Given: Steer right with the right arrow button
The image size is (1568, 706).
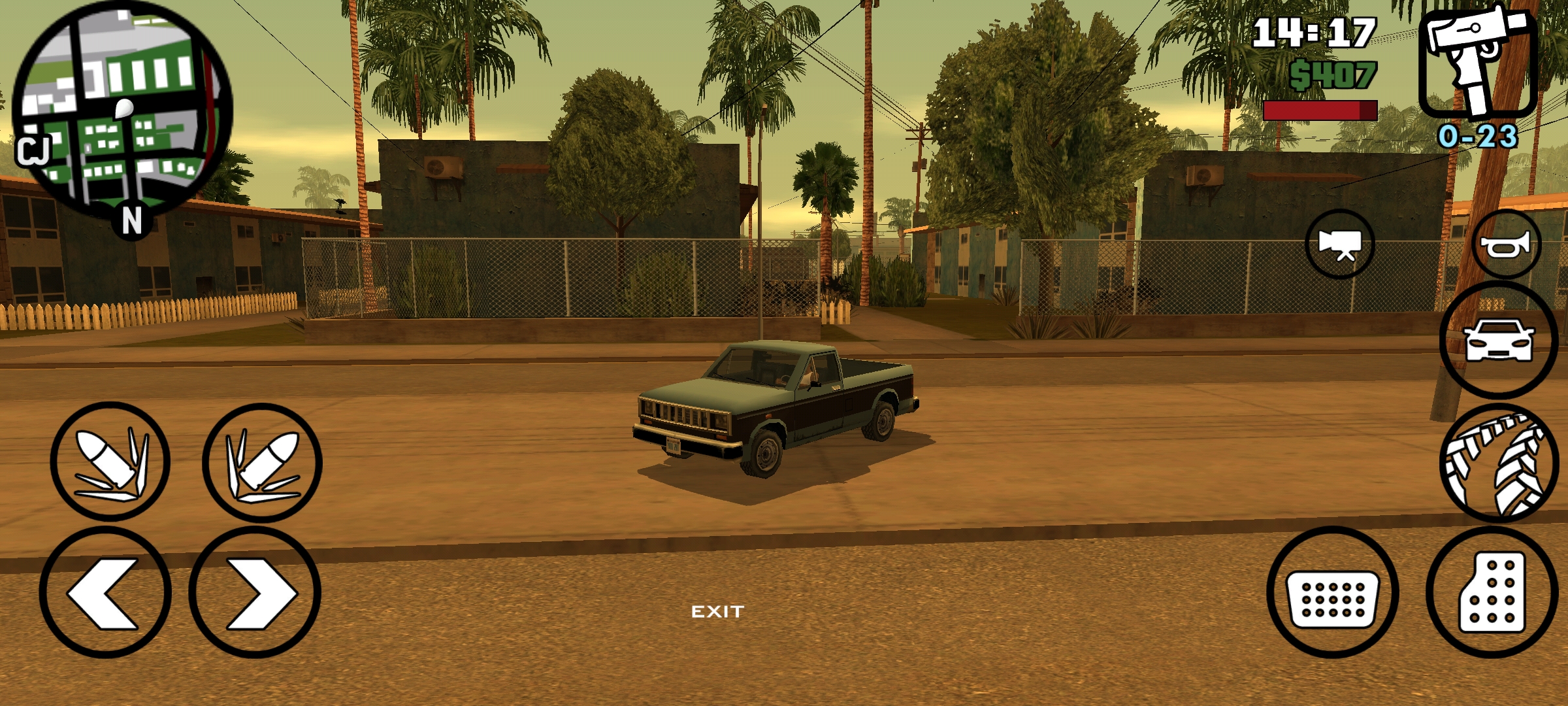Looking at the screenshot, I should (255, 593).
